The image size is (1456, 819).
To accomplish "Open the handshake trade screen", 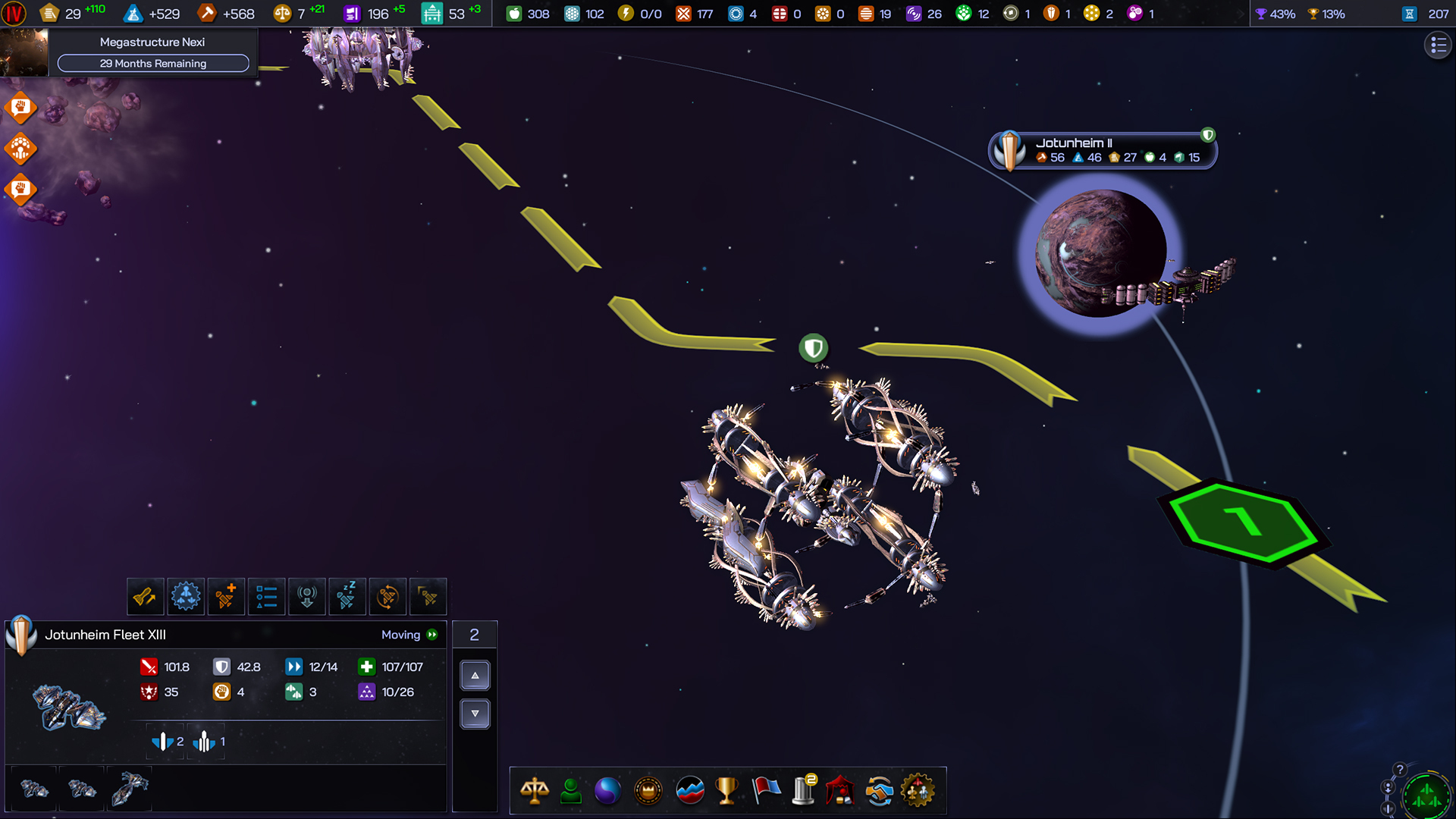I will pyautogui.click(x=879, y=791).
